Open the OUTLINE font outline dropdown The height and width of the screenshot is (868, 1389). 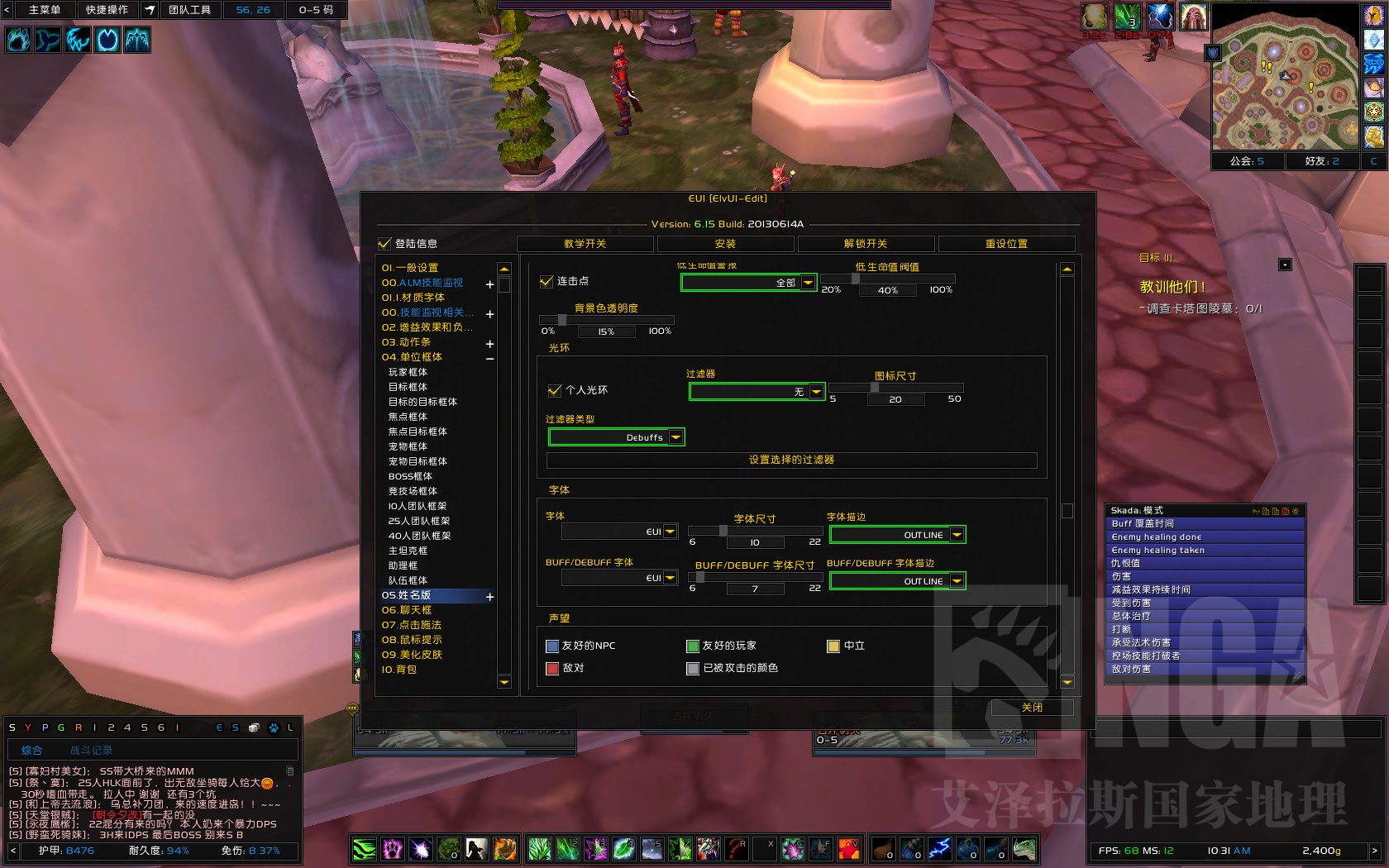coord(956,534)
